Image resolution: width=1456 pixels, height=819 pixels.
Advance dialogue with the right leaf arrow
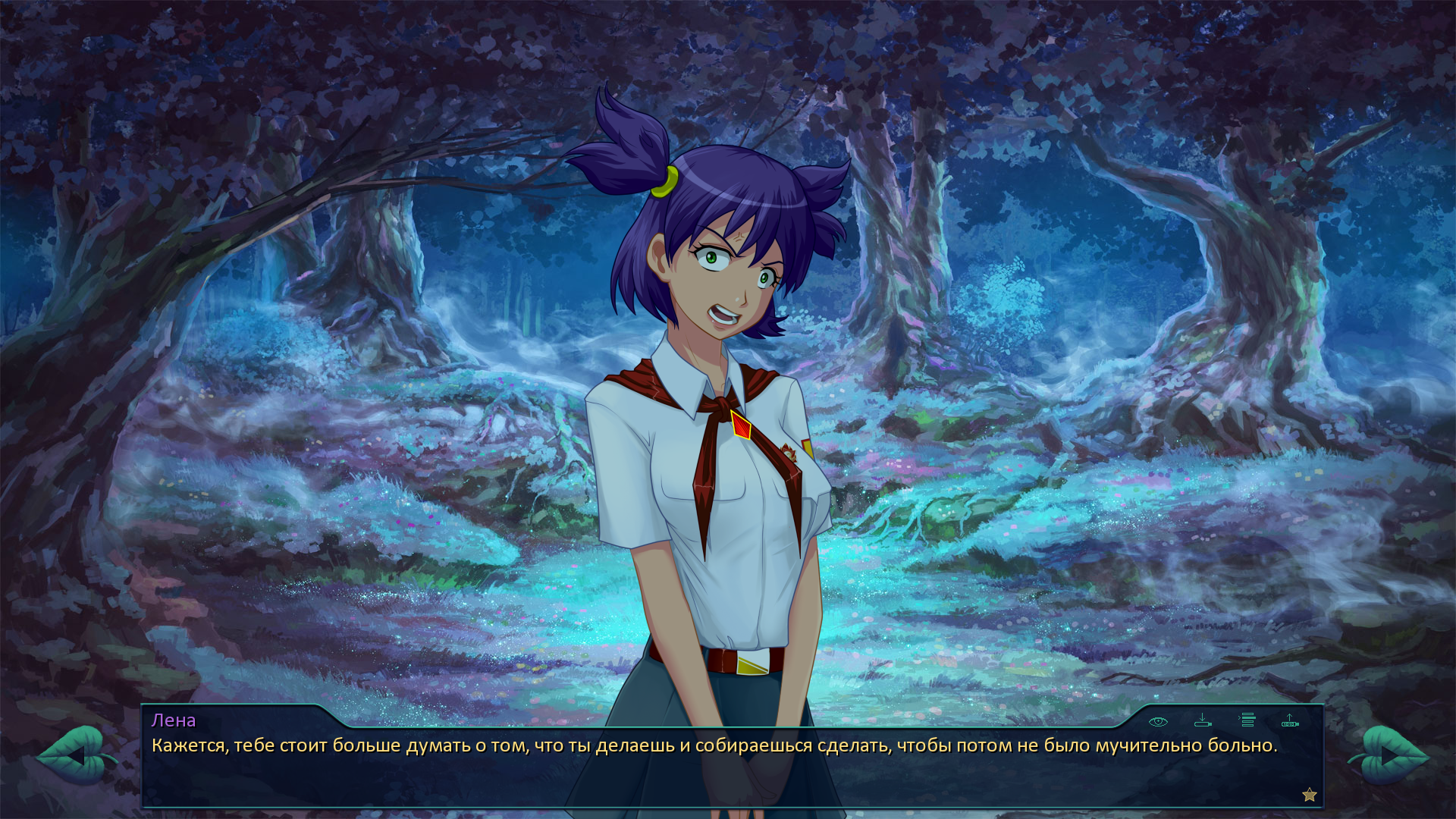coord(1390,755)
